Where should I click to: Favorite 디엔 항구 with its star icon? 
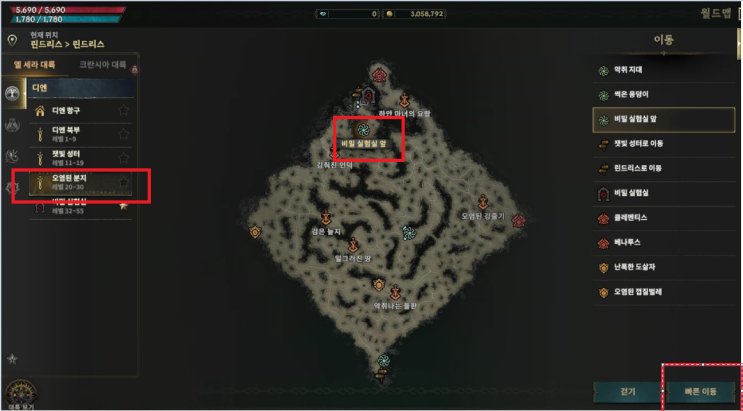click(x=123, y=110)
